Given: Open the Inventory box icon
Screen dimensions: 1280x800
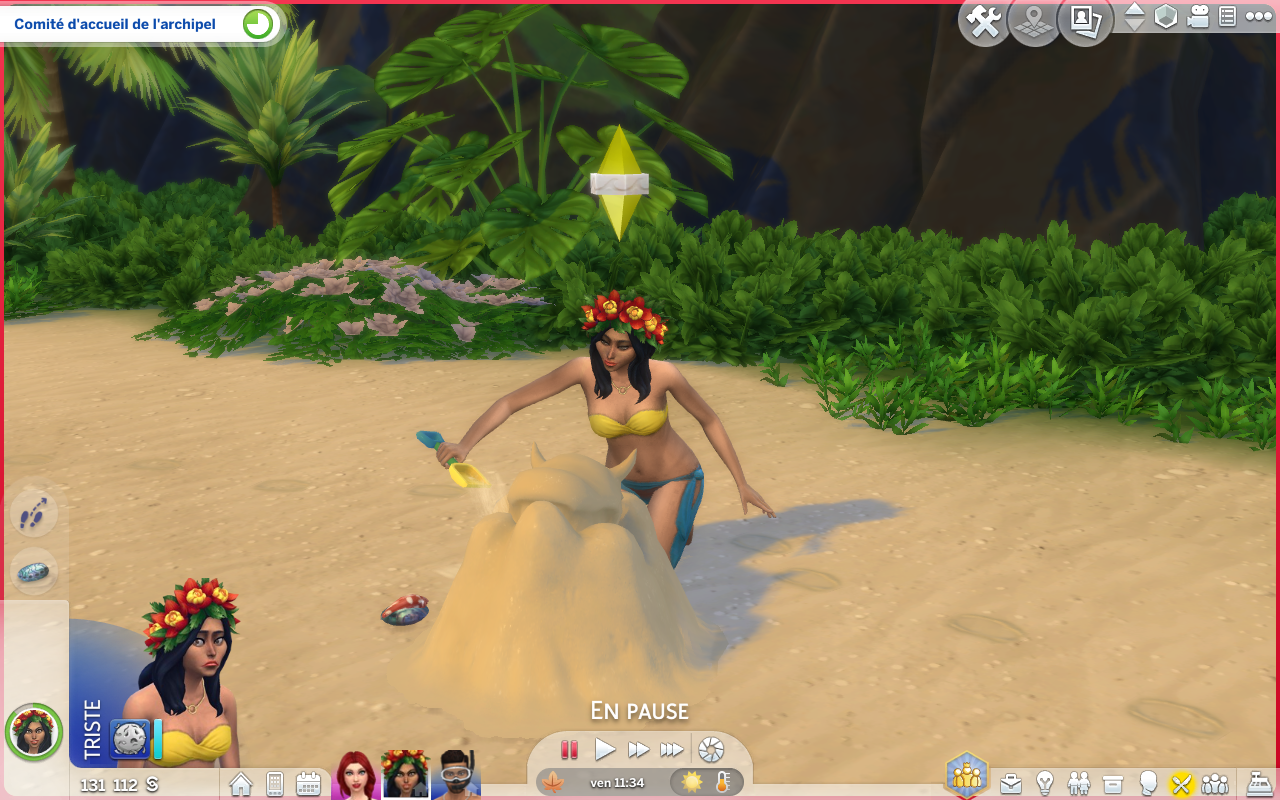Looking at the screenshot, I should [x=1113, y=783].
